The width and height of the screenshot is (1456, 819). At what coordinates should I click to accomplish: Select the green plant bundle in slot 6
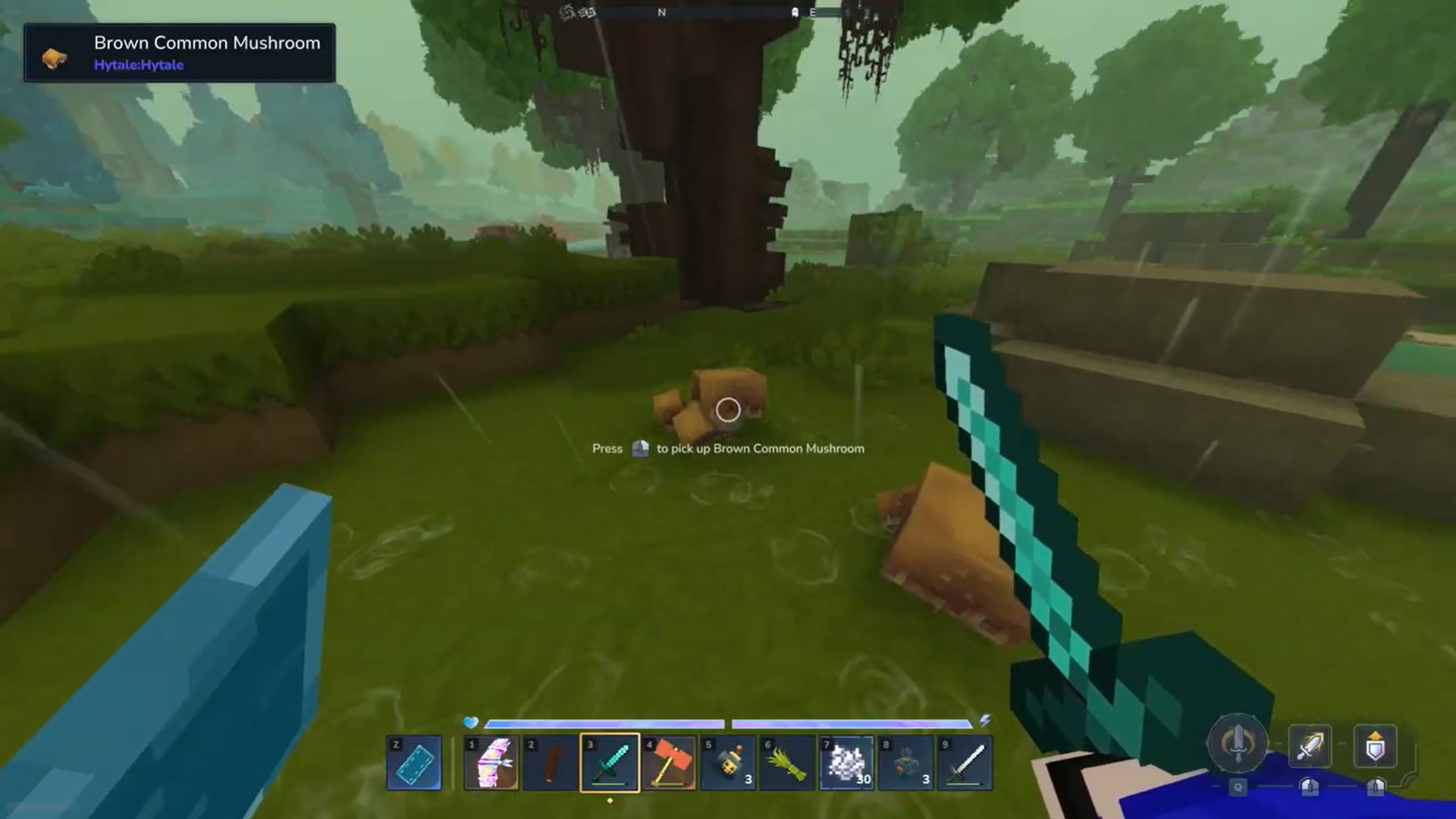pos(788,762)
